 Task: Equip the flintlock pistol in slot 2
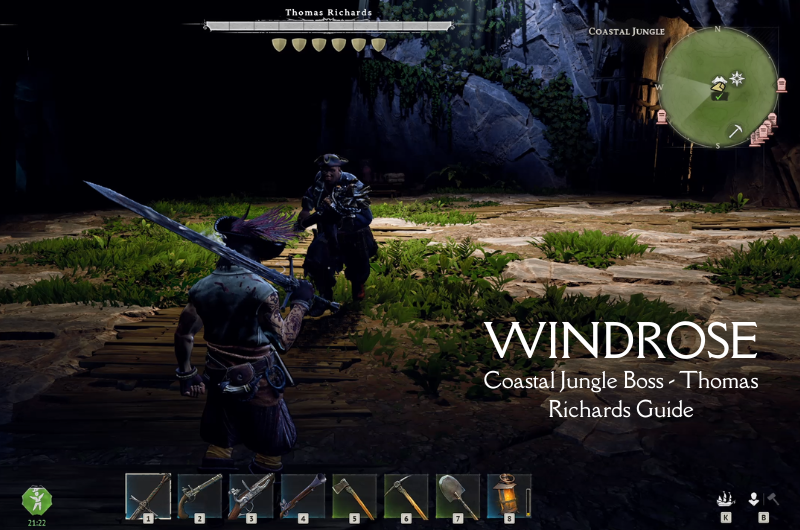coord(200,495)
